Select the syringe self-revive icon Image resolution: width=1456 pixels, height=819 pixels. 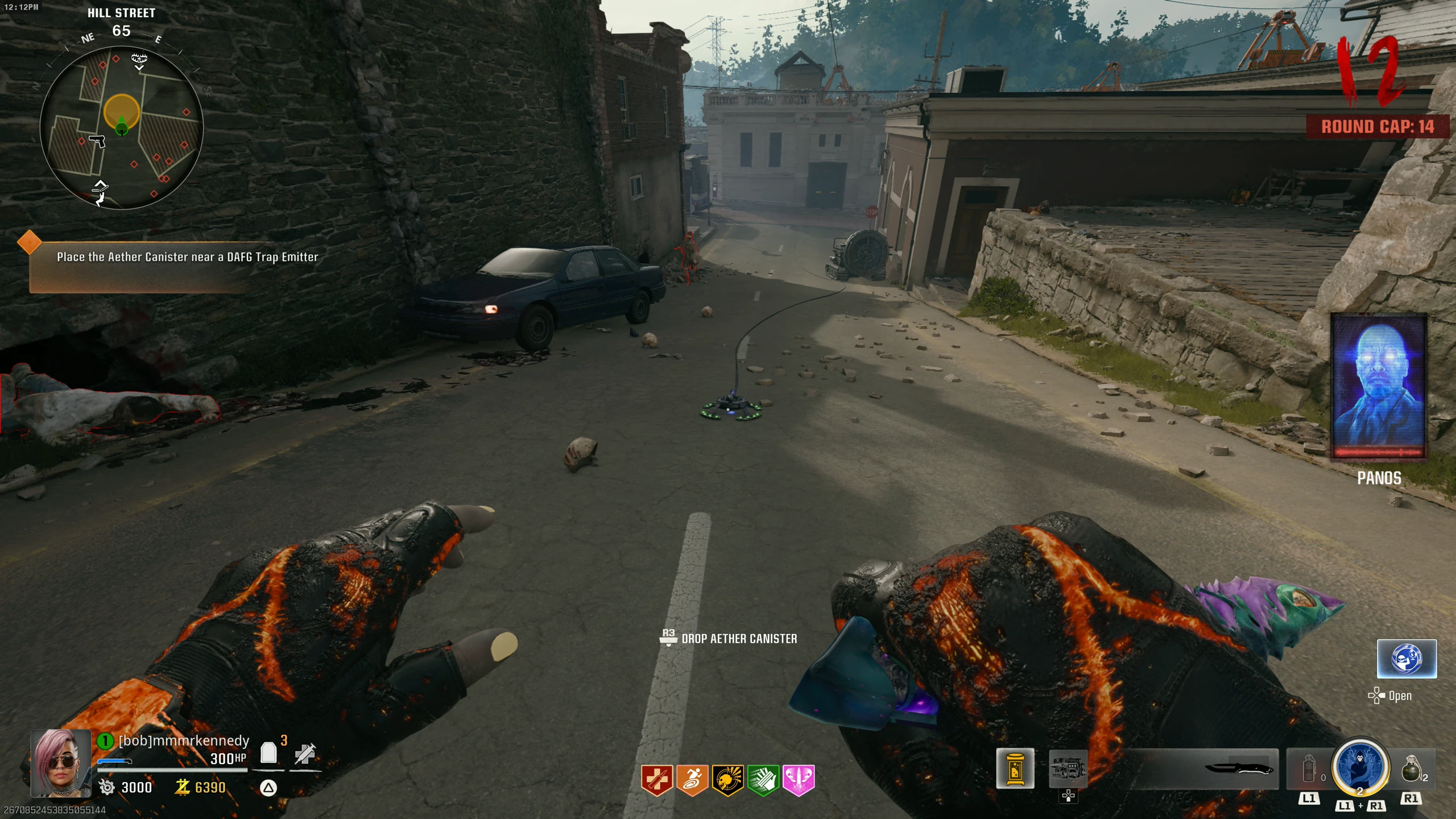point(305,754)
